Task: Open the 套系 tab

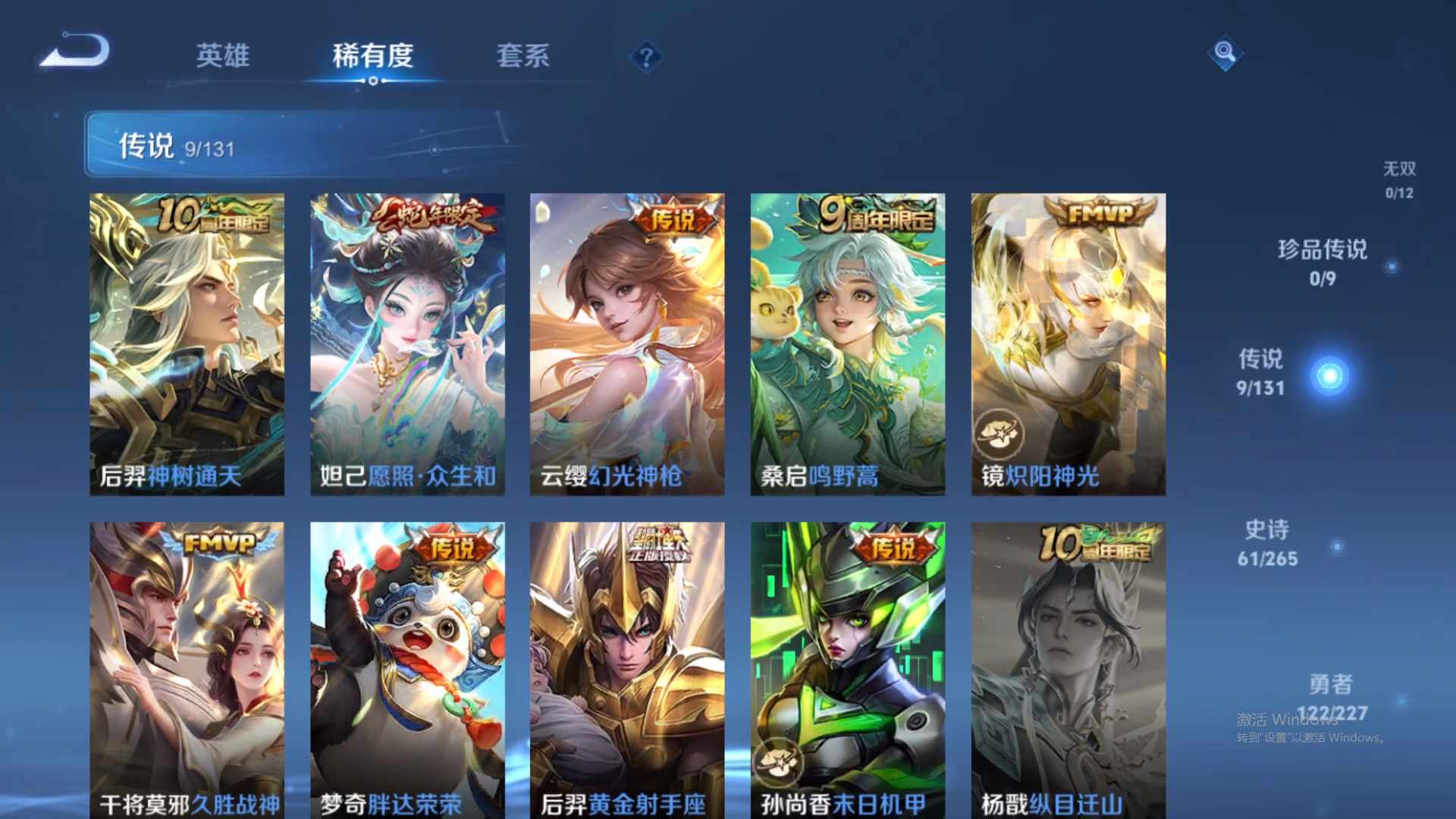Action: [522, 55]
